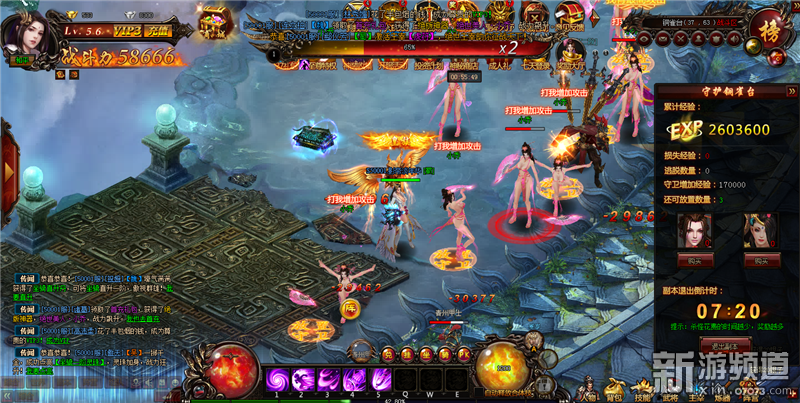Activate skill in hotbar slot 3
The image size is (800, 403).
[x=328, y=379]
